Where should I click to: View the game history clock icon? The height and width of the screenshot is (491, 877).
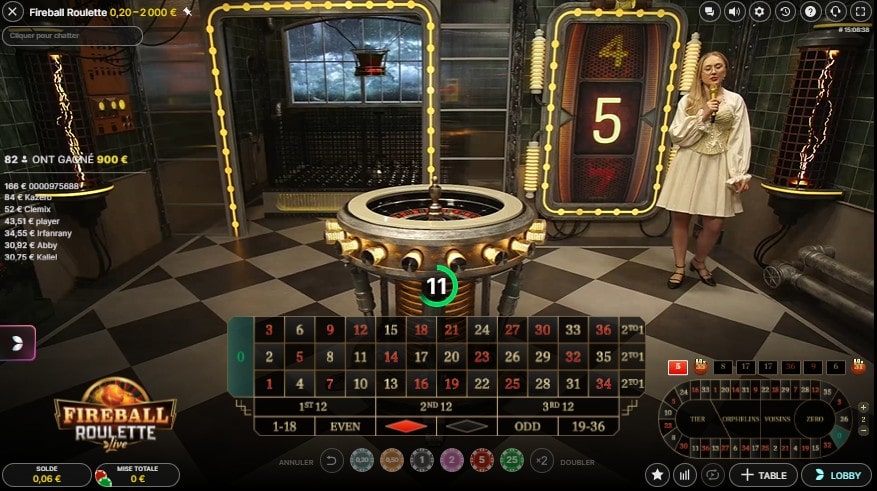point(785,12)
